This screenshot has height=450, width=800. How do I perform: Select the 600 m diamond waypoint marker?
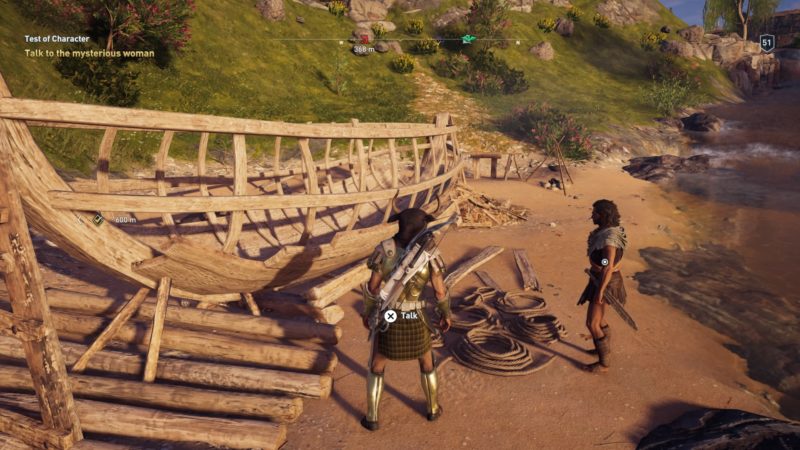click(x=99, y=218)
